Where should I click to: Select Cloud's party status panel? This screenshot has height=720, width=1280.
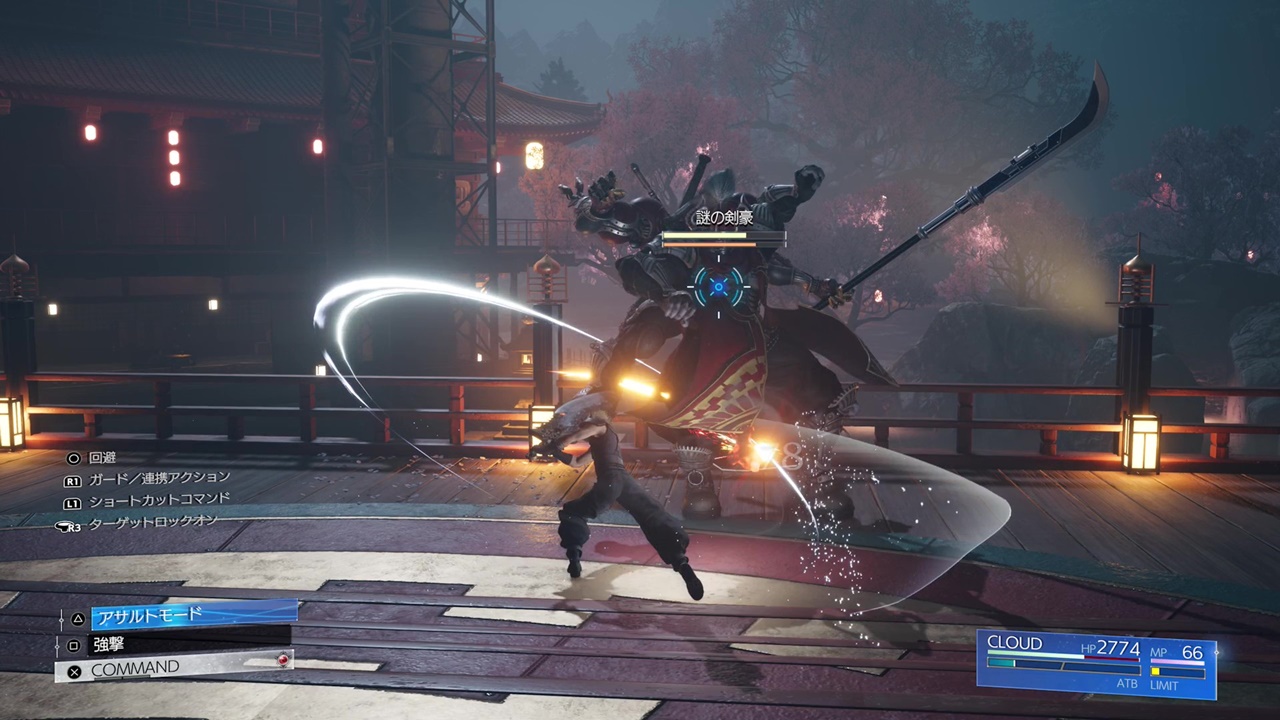tap(1096, 663)
